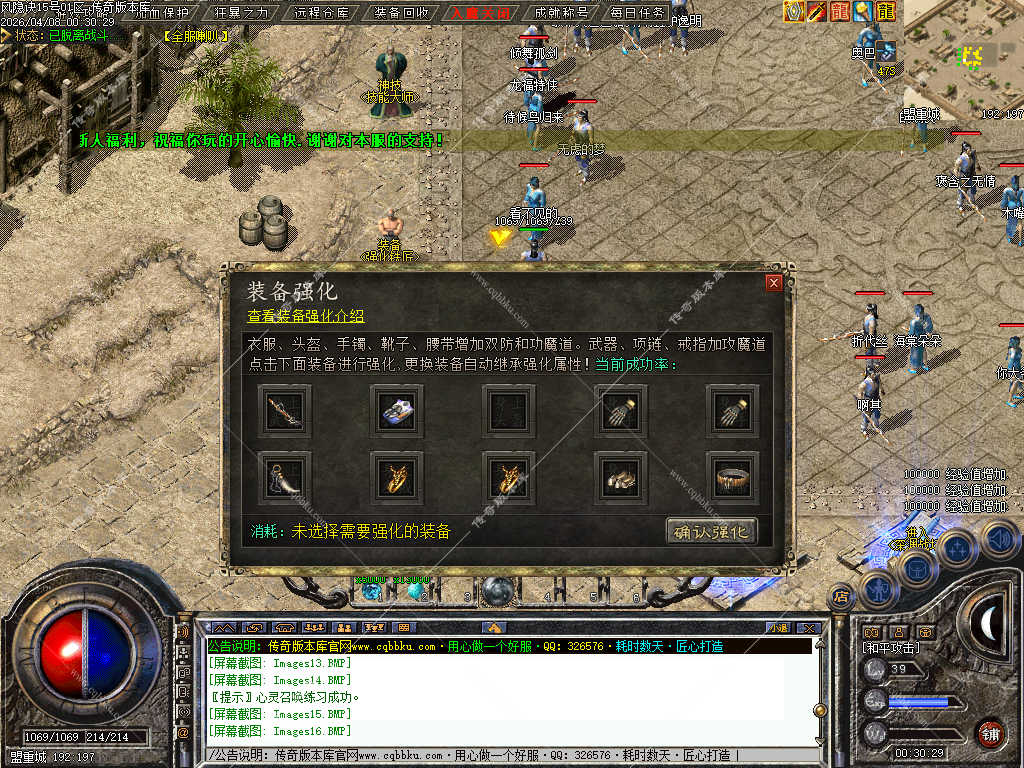Image resolution: width=1024 pixels, height=768 pixels.
Task: Open the red 铺 stall button
Action: (990, 733)
